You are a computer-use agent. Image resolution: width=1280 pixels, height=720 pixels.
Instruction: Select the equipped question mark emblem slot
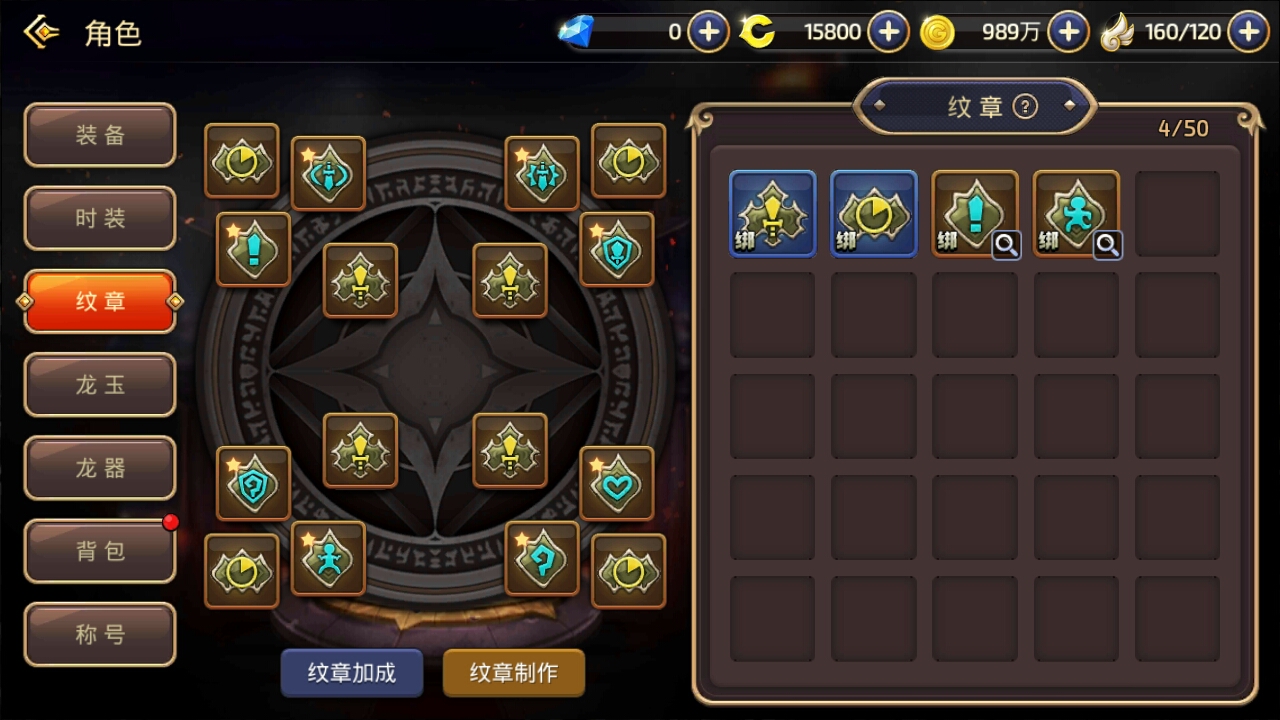click(x=541, y=558)
